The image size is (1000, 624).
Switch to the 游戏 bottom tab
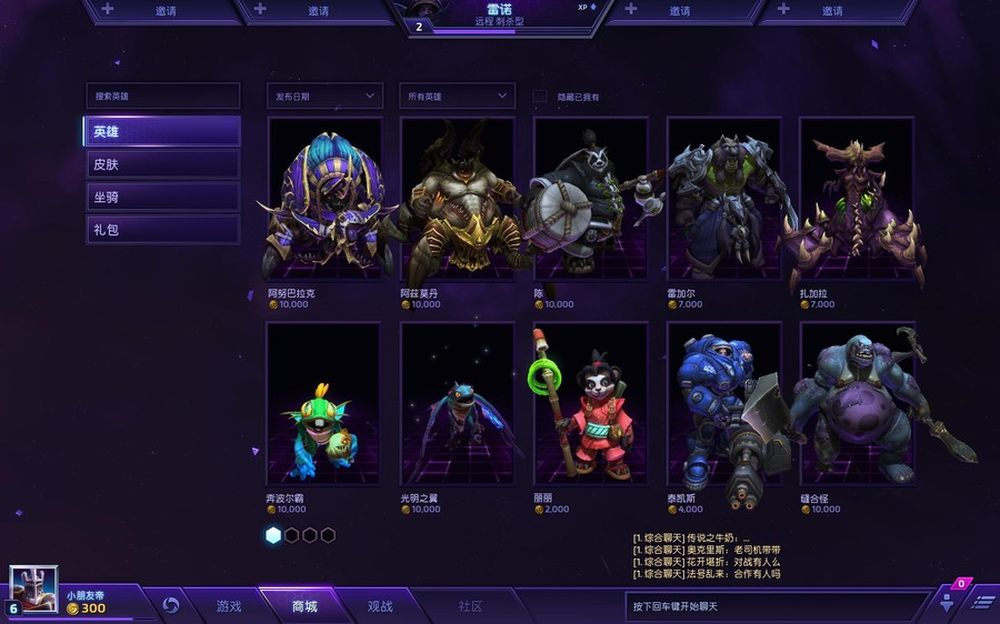229,606
